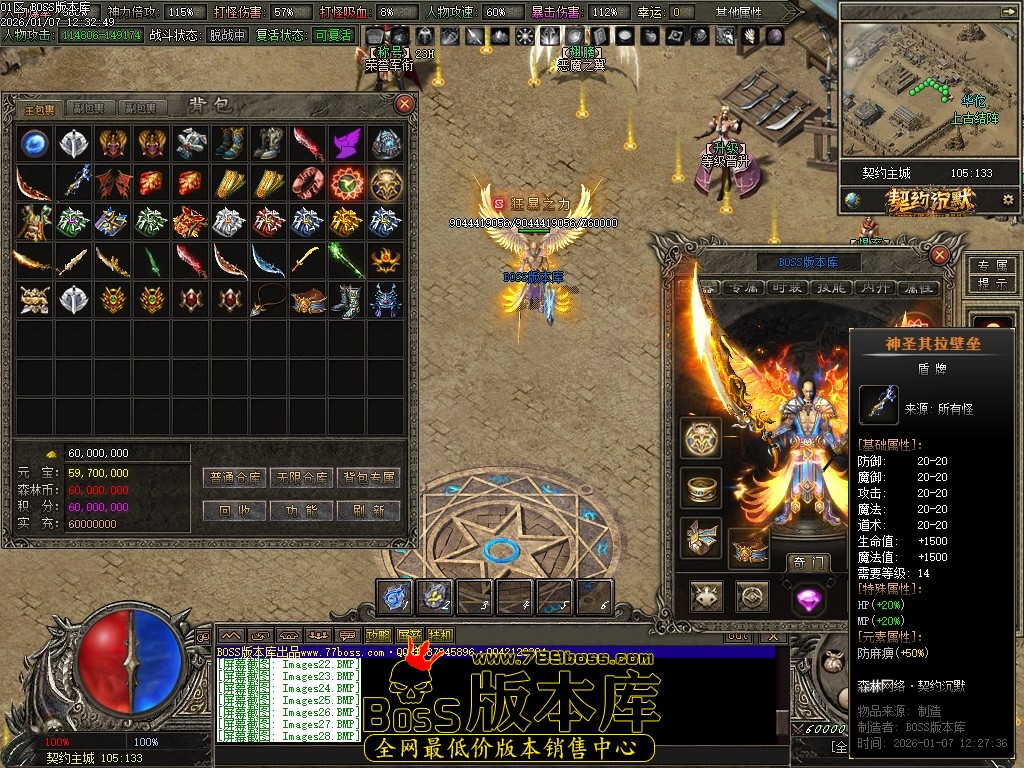Select the blue orb inventory item
1024x768 pixels.
pyautogui.click(x=35, y=144)
